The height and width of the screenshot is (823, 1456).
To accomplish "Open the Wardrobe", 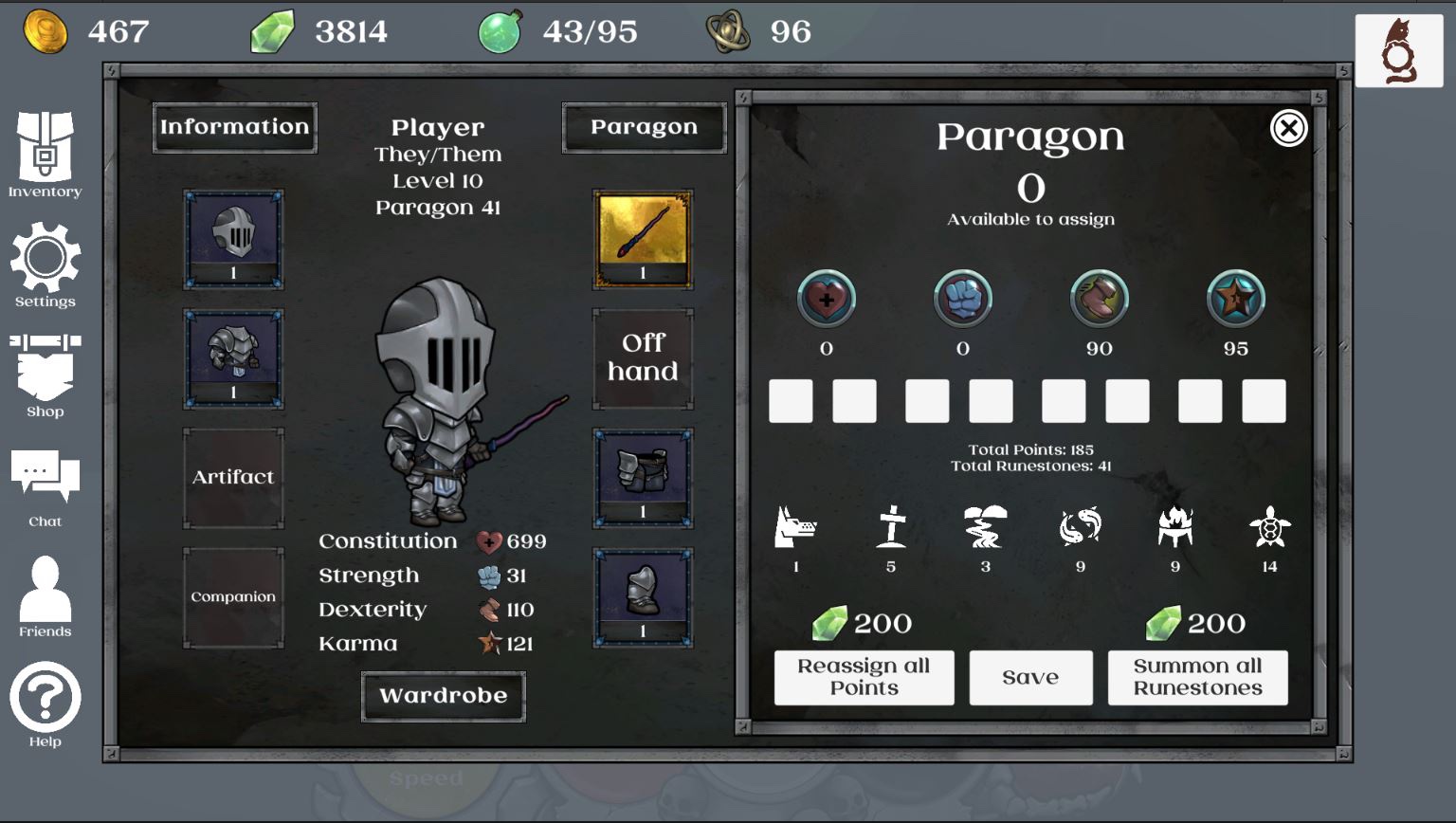I will tap(443, 695).
